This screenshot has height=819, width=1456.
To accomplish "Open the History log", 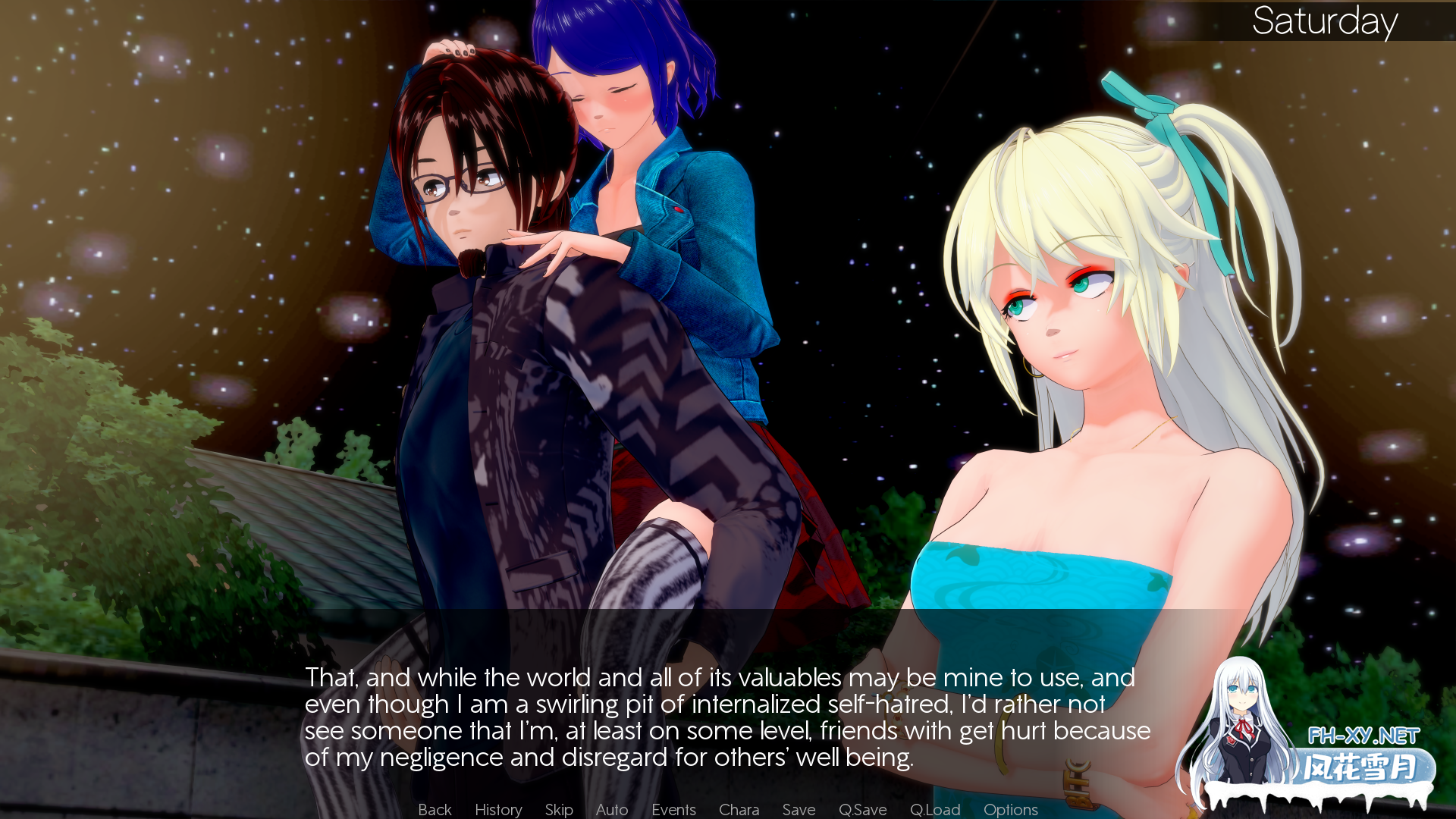I will [497, 809].
